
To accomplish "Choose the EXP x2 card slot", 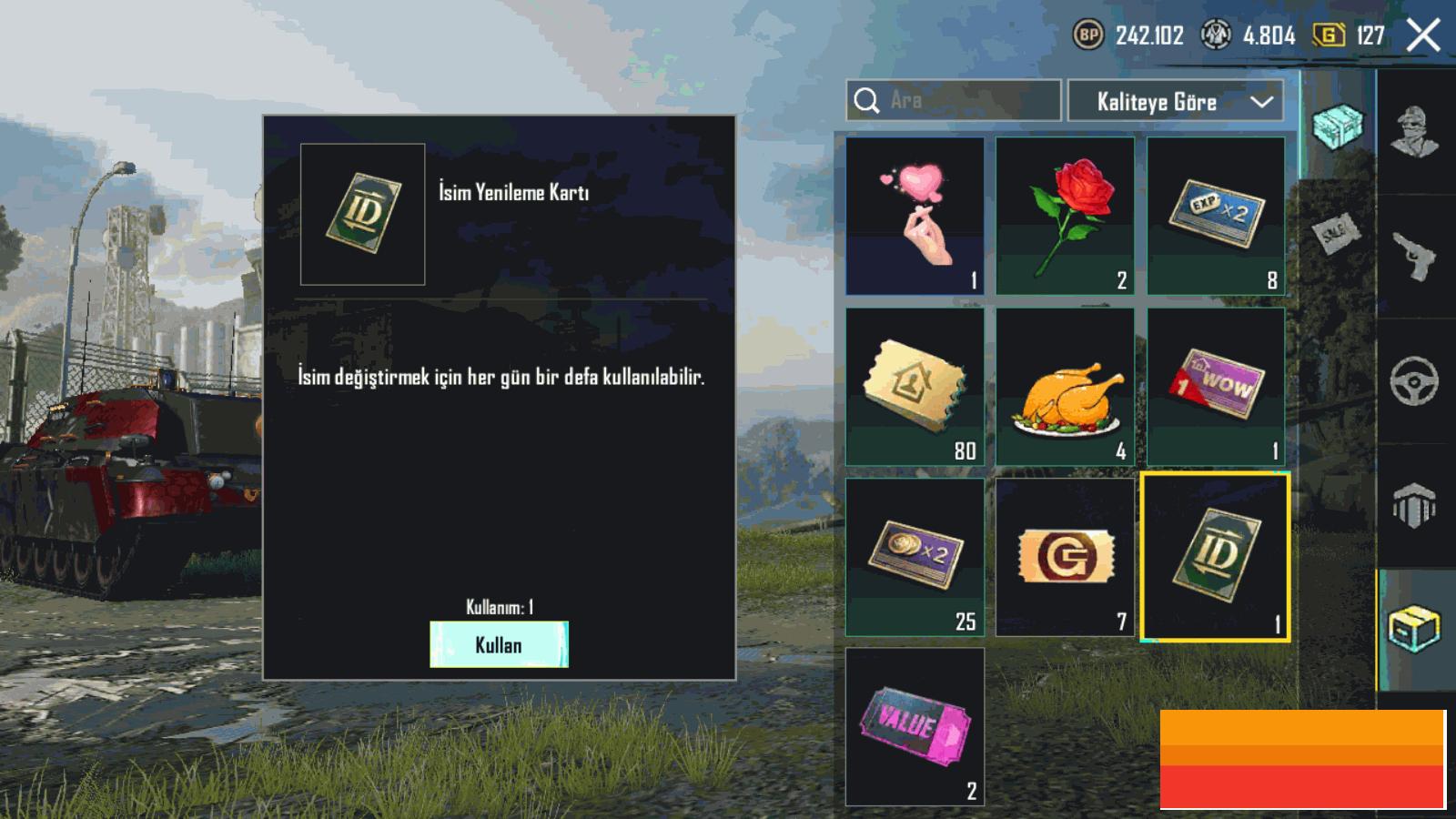I will (x=1216, y=217).
